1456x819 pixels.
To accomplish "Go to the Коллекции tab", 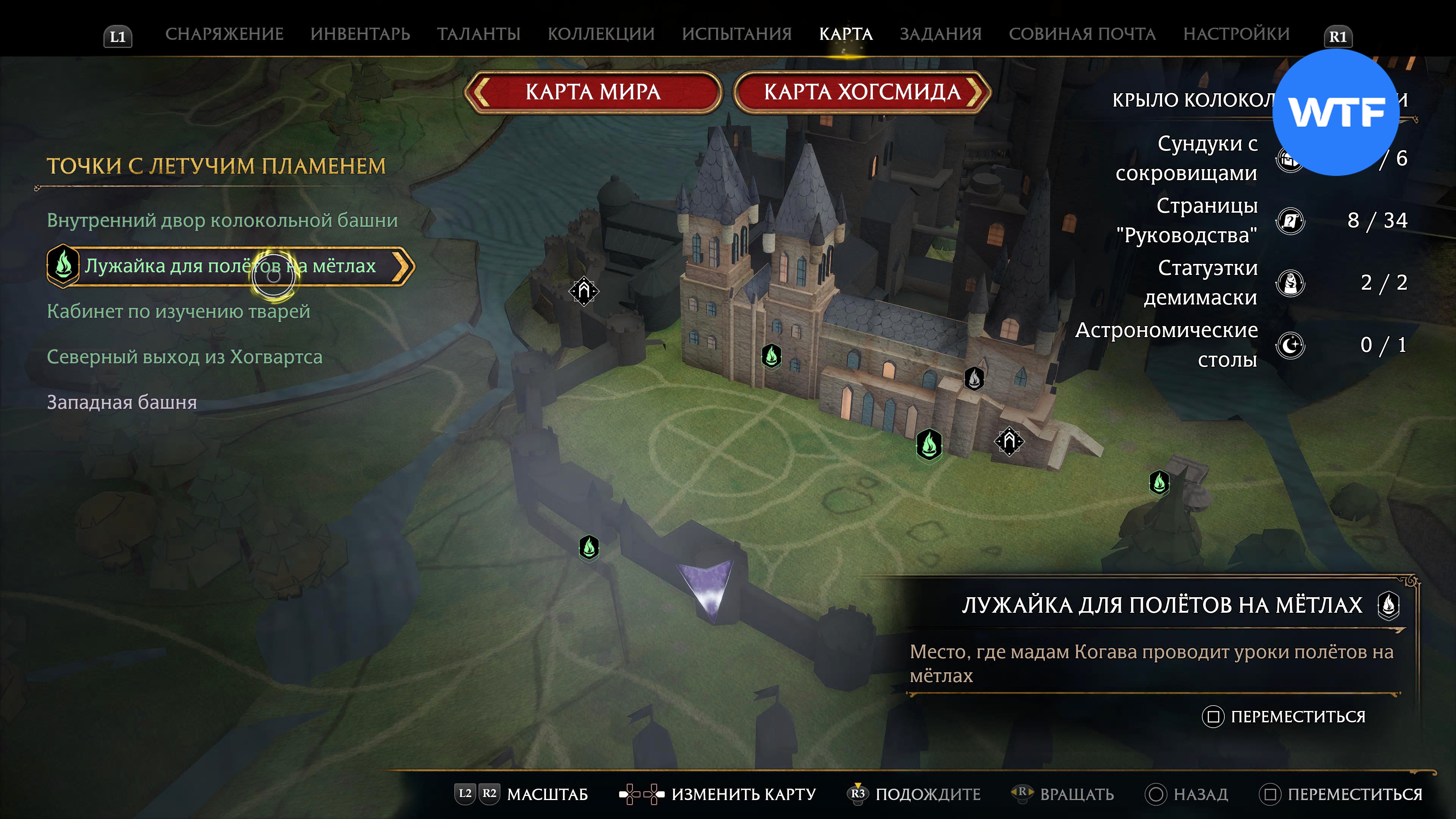I will point(601,34).
